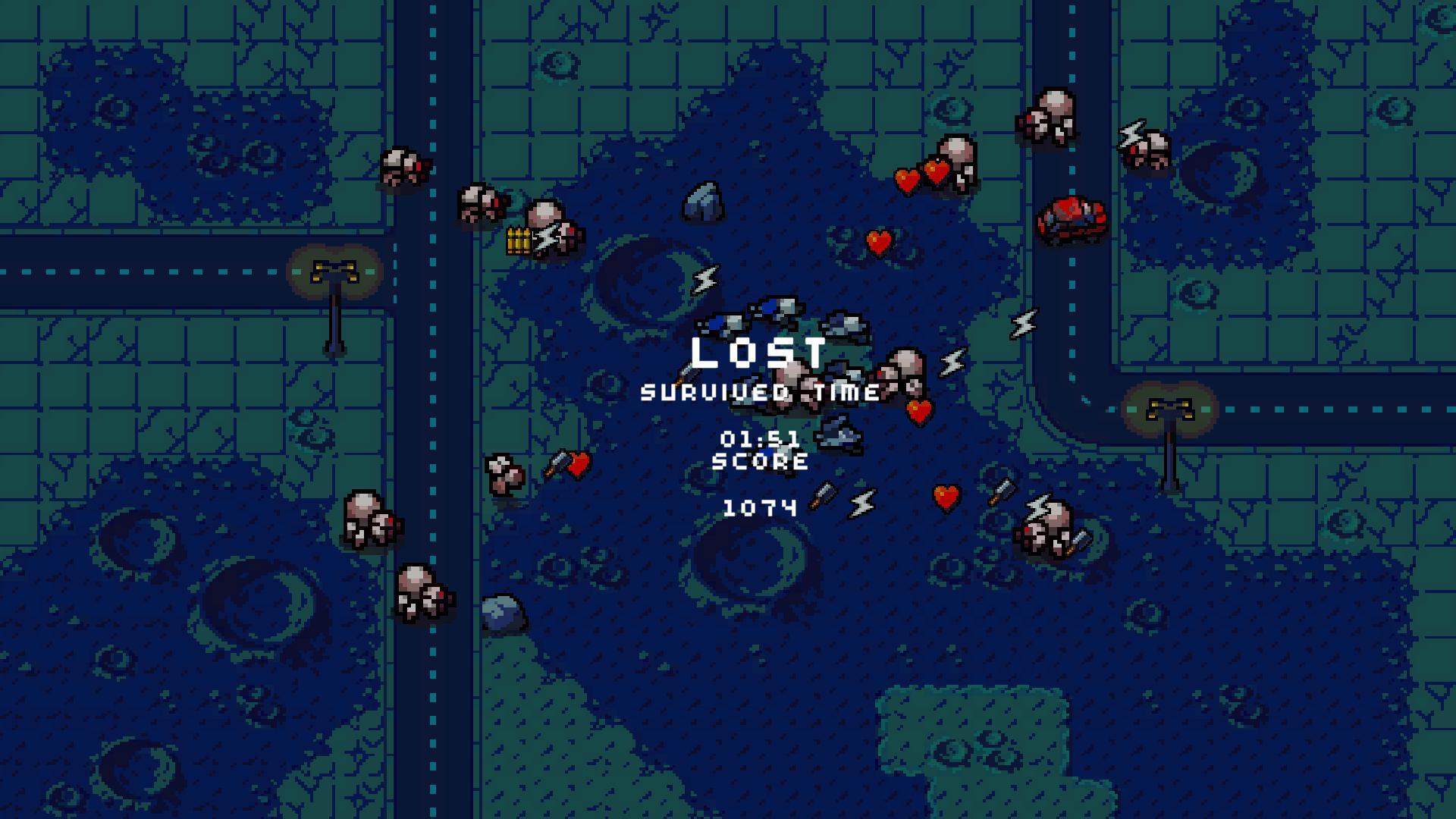Click the SCORE label

[761, 461]
